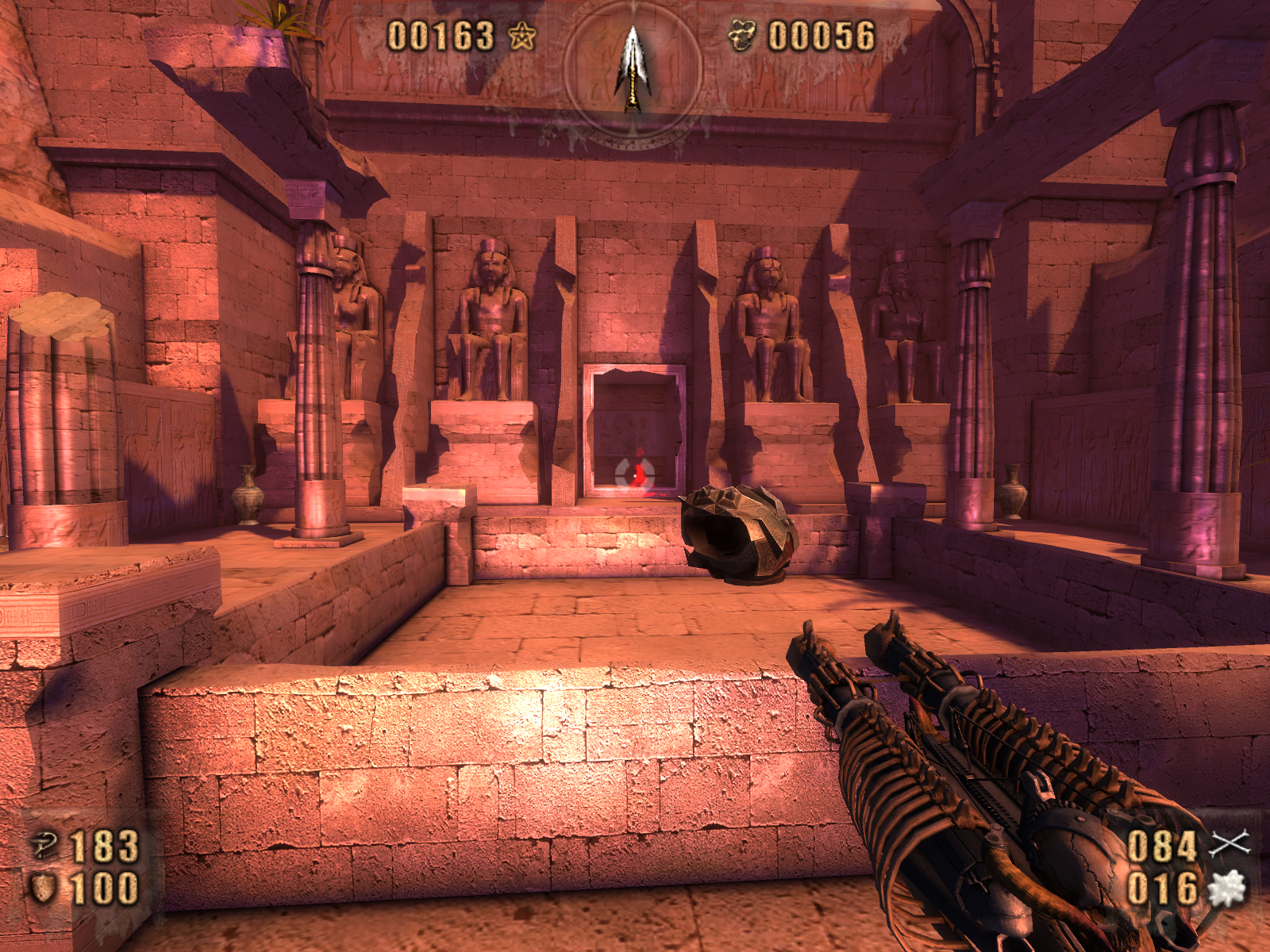Click the compass arrow at top center

pos(633,69)
